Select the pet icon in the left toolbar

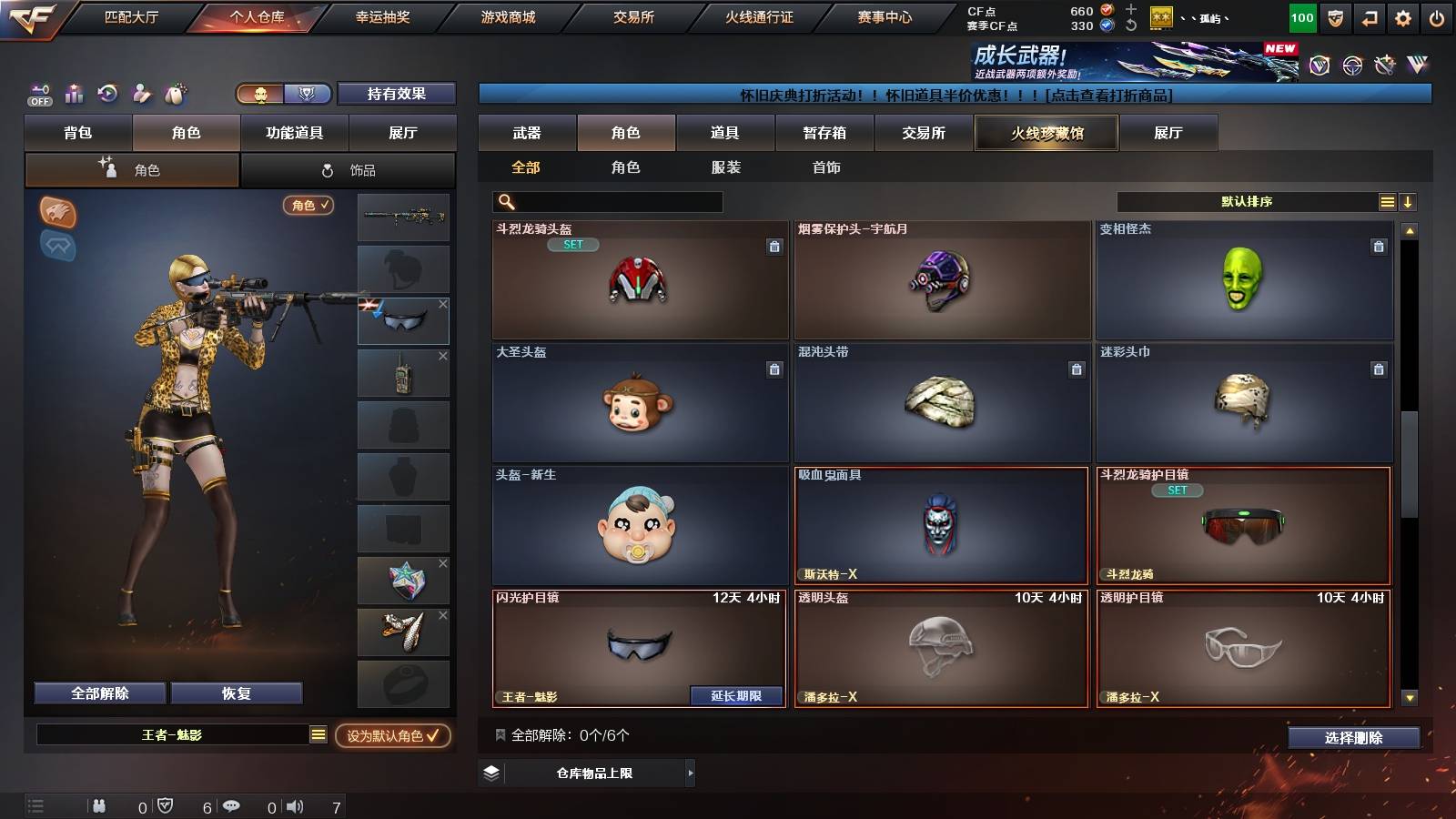pyautogui.click(x=173, y=93)
